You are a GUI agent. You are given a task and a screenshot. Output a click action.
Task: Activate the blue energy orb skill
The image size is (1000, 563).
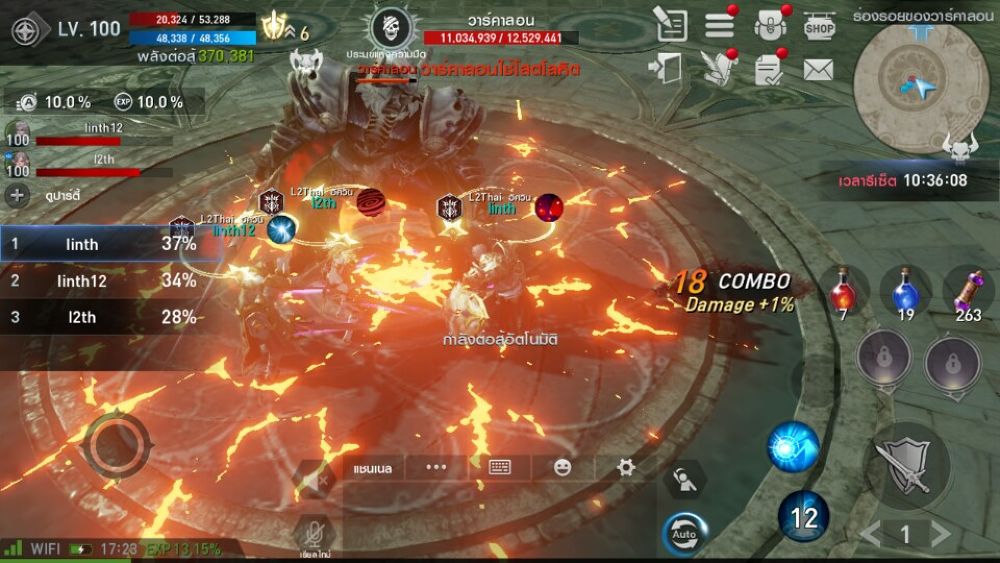coord(793,447)
